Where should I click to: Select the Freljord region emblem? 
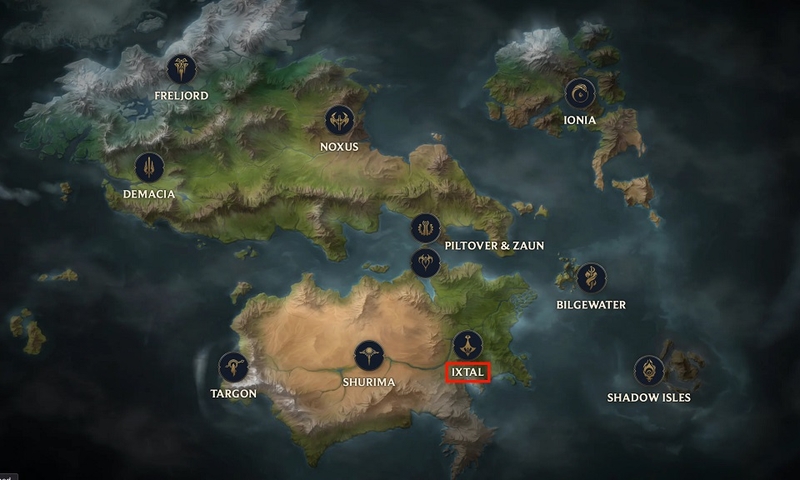point(181,69)
